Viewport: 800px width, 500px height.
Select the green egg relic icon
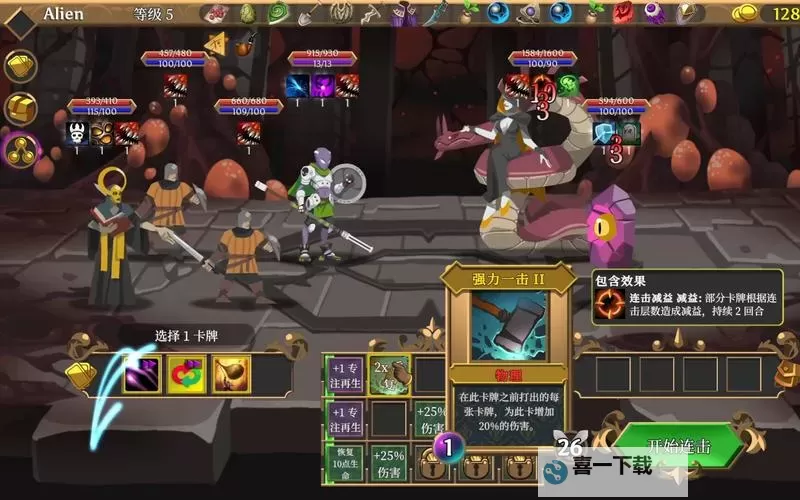[246, 13]
